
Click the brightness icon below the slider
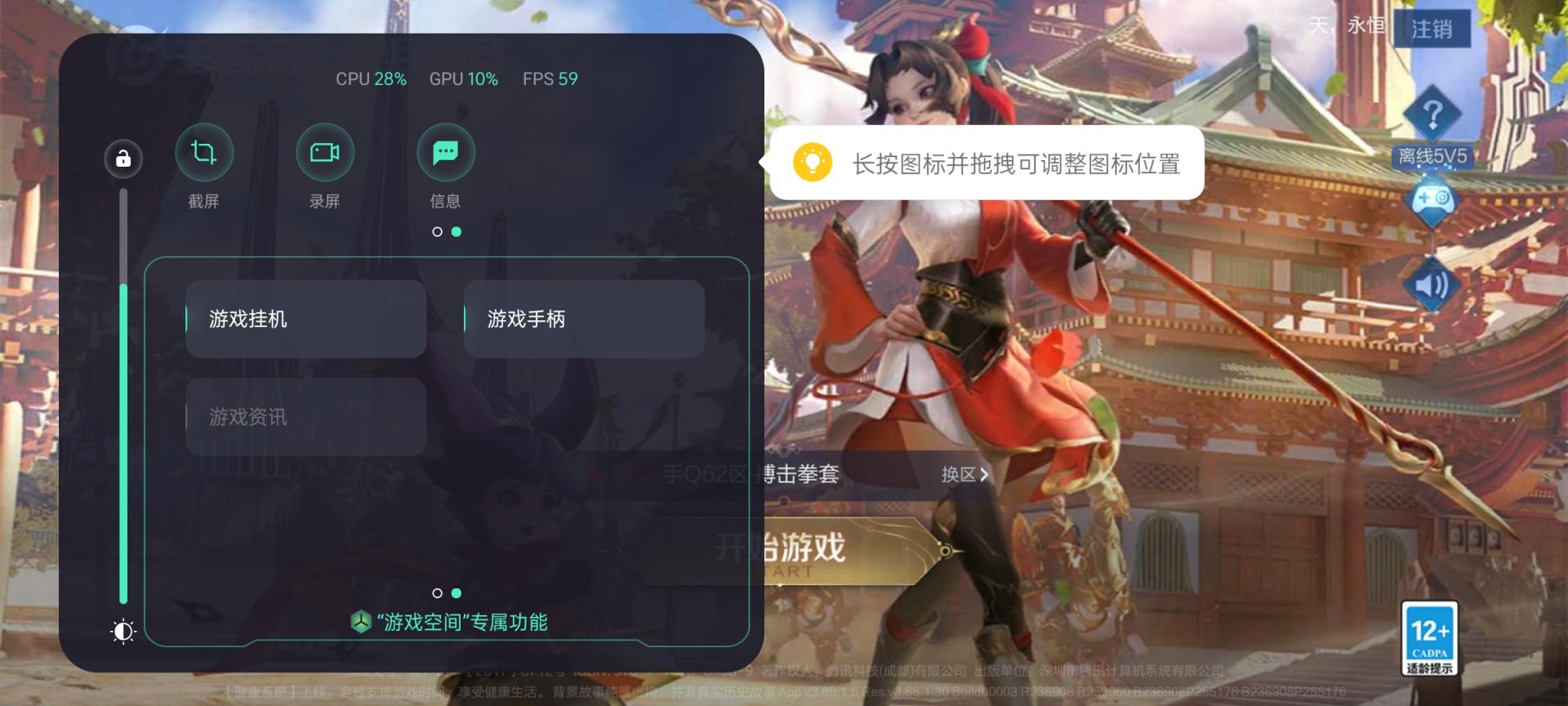(x=122, y=632)
